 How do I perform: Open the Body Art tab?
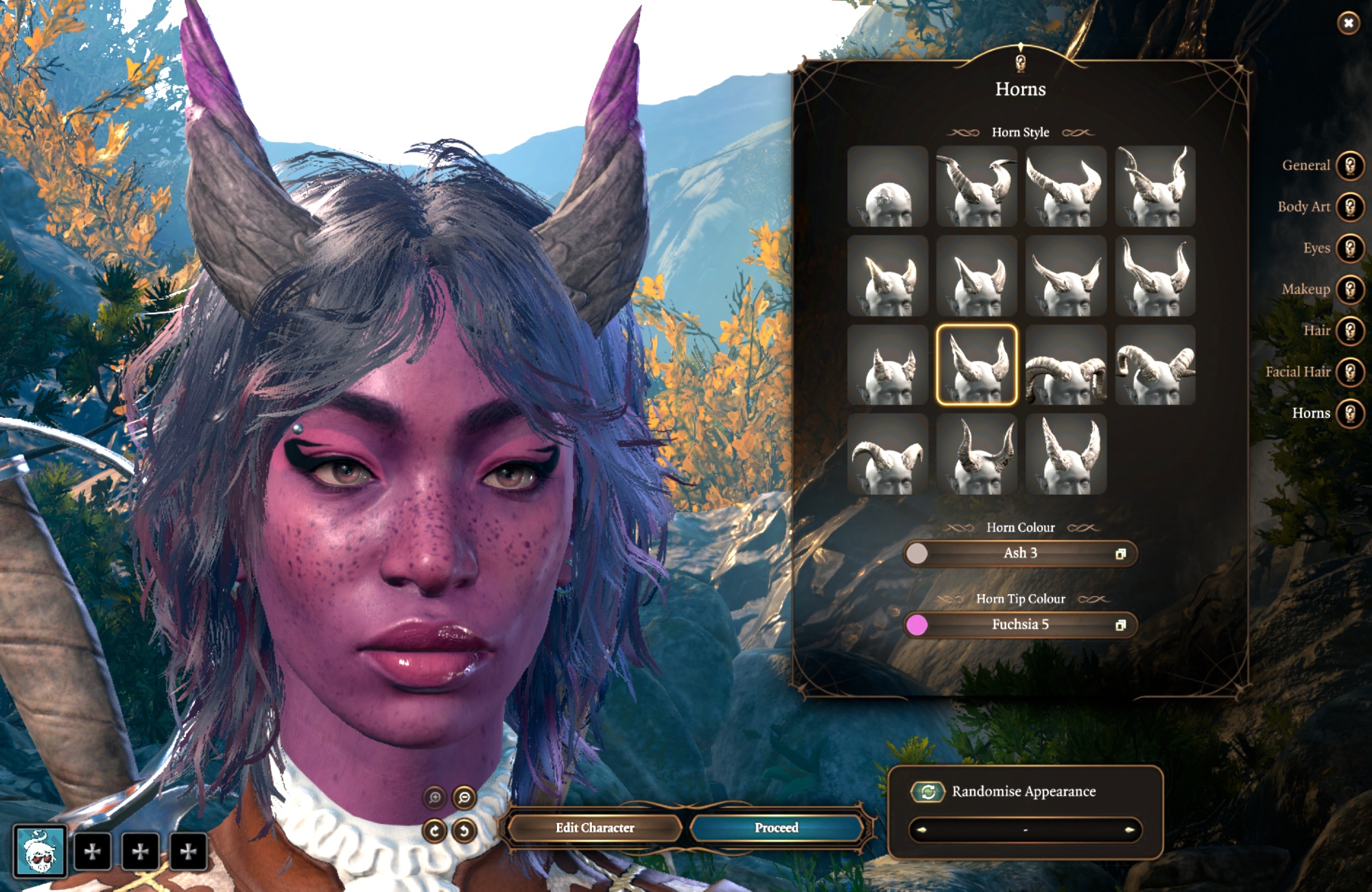pyautogui.click(x=1350, y=207)
